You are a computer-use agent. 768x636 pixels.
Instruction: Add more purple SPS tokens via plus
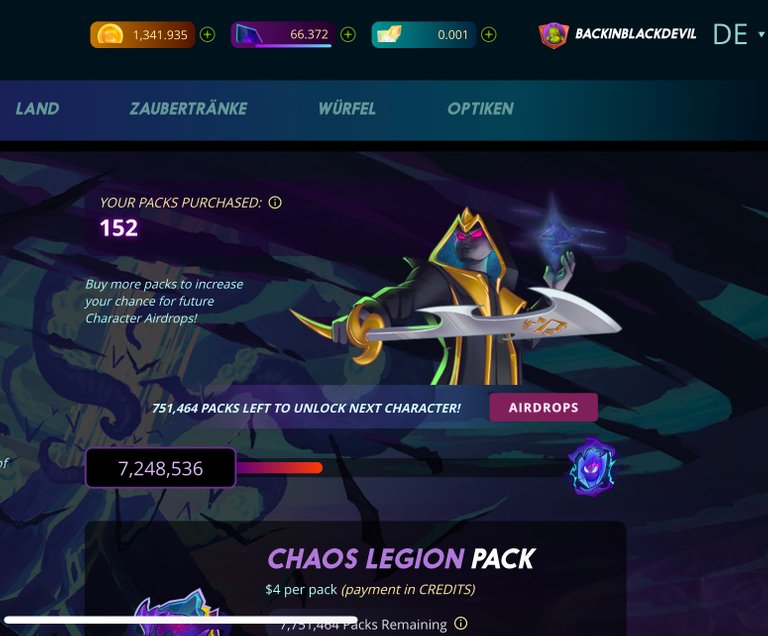348,34
